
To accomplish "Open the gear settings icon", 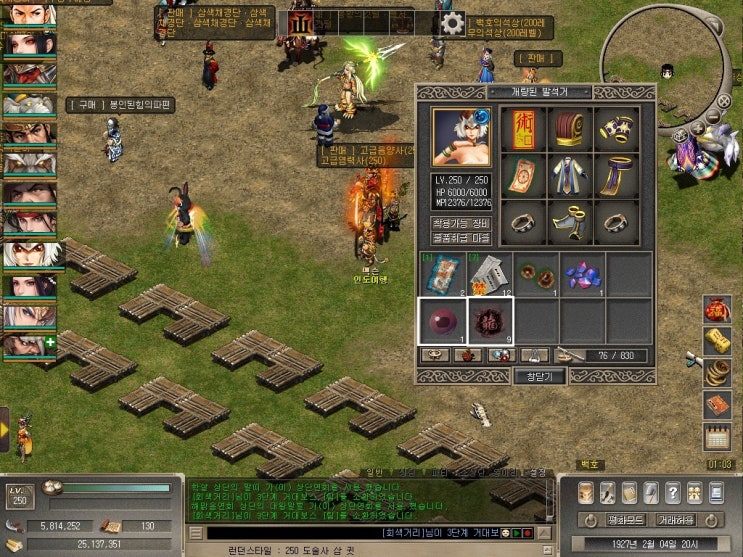I will 452,24.
